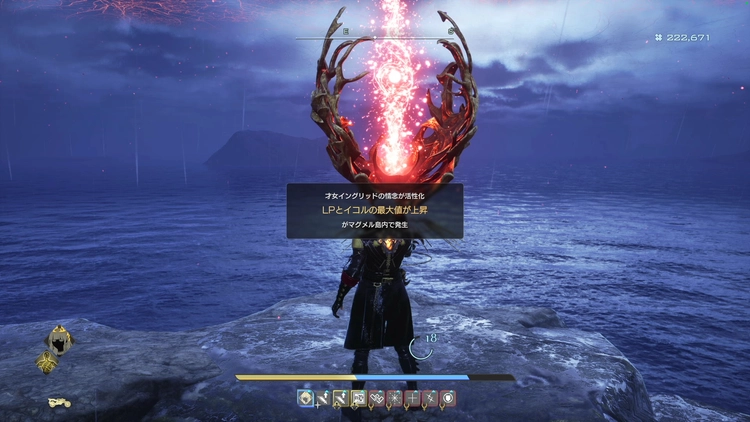Viewport: 750px width, 422px height.
Task: Open the golden body figure diamond icon
Action: 46,362
